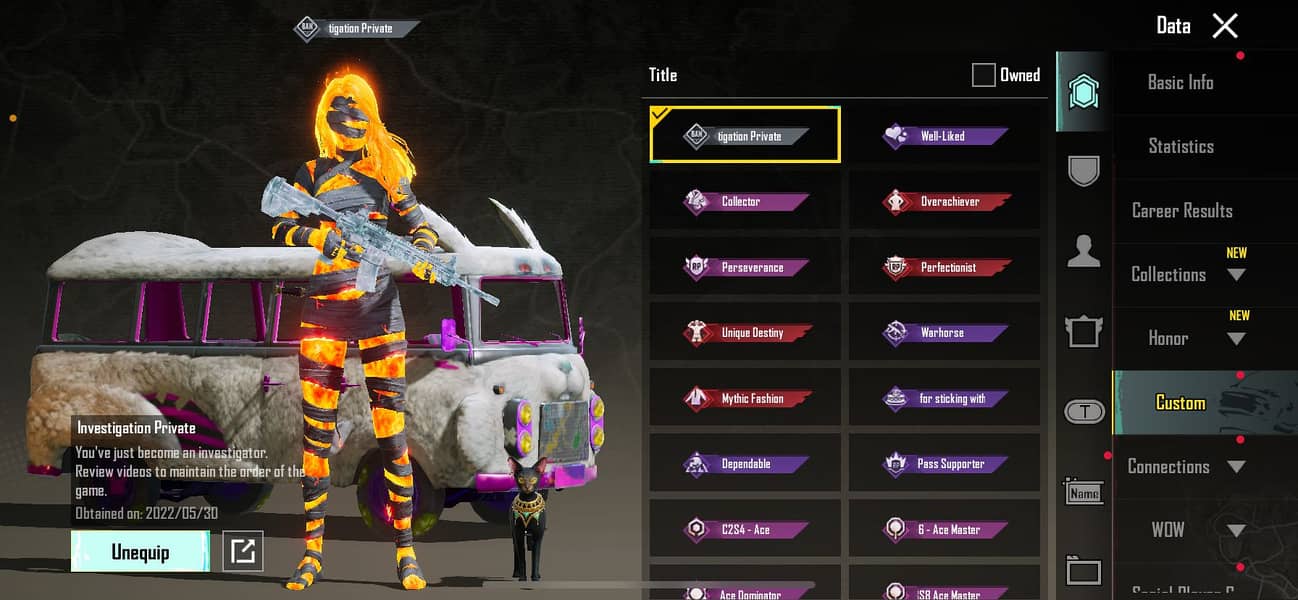
Task: Select the Dependable title
Action: point(745,464)
